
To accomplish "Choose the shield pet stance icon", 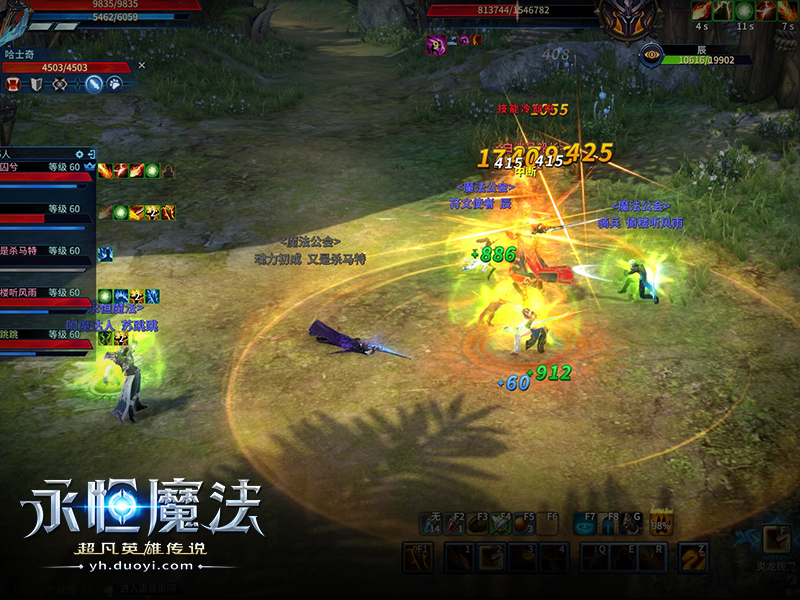I will point(35,84).
